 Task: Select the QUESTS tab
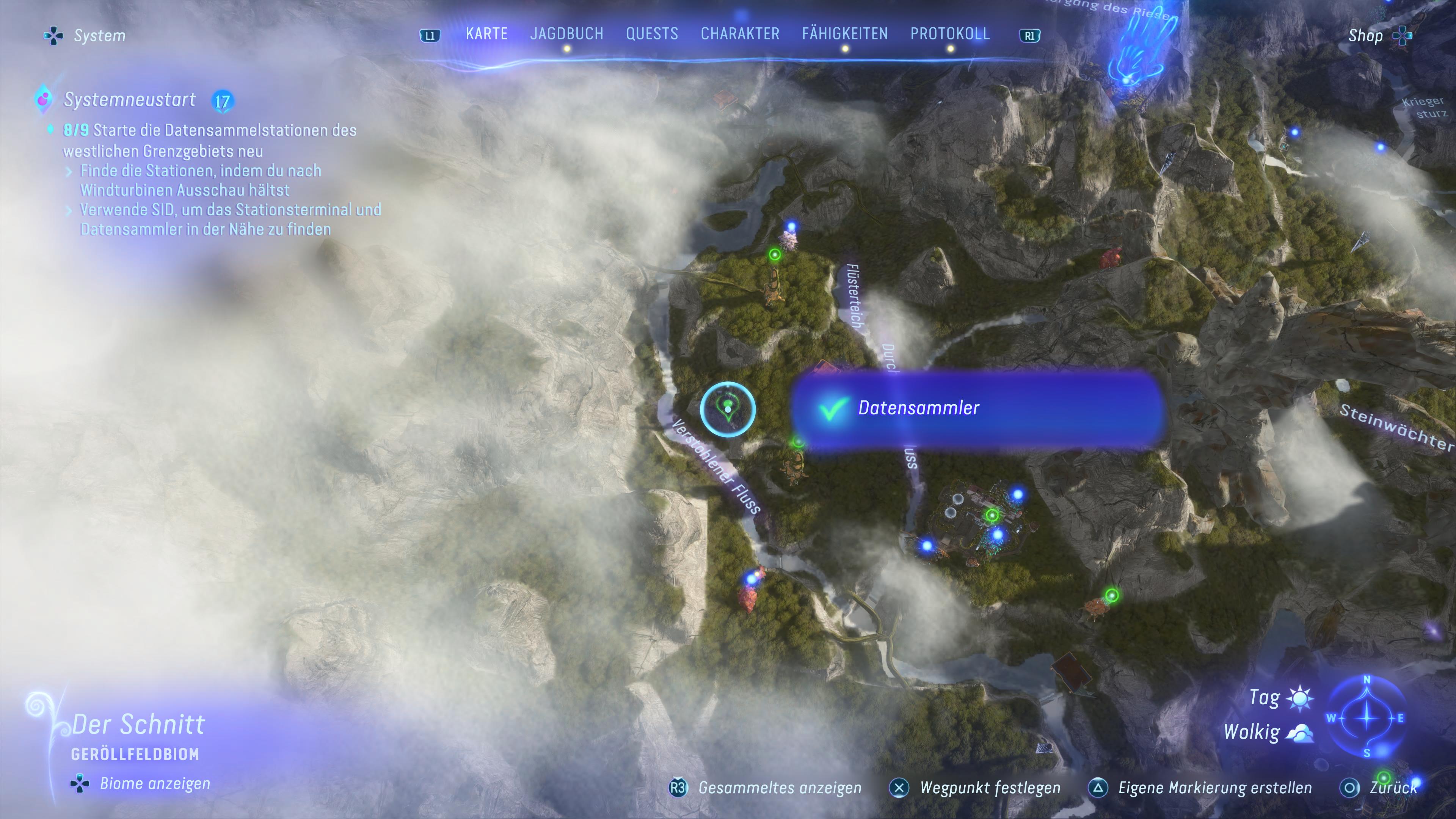pyautogui.click(x=652, y=34)
